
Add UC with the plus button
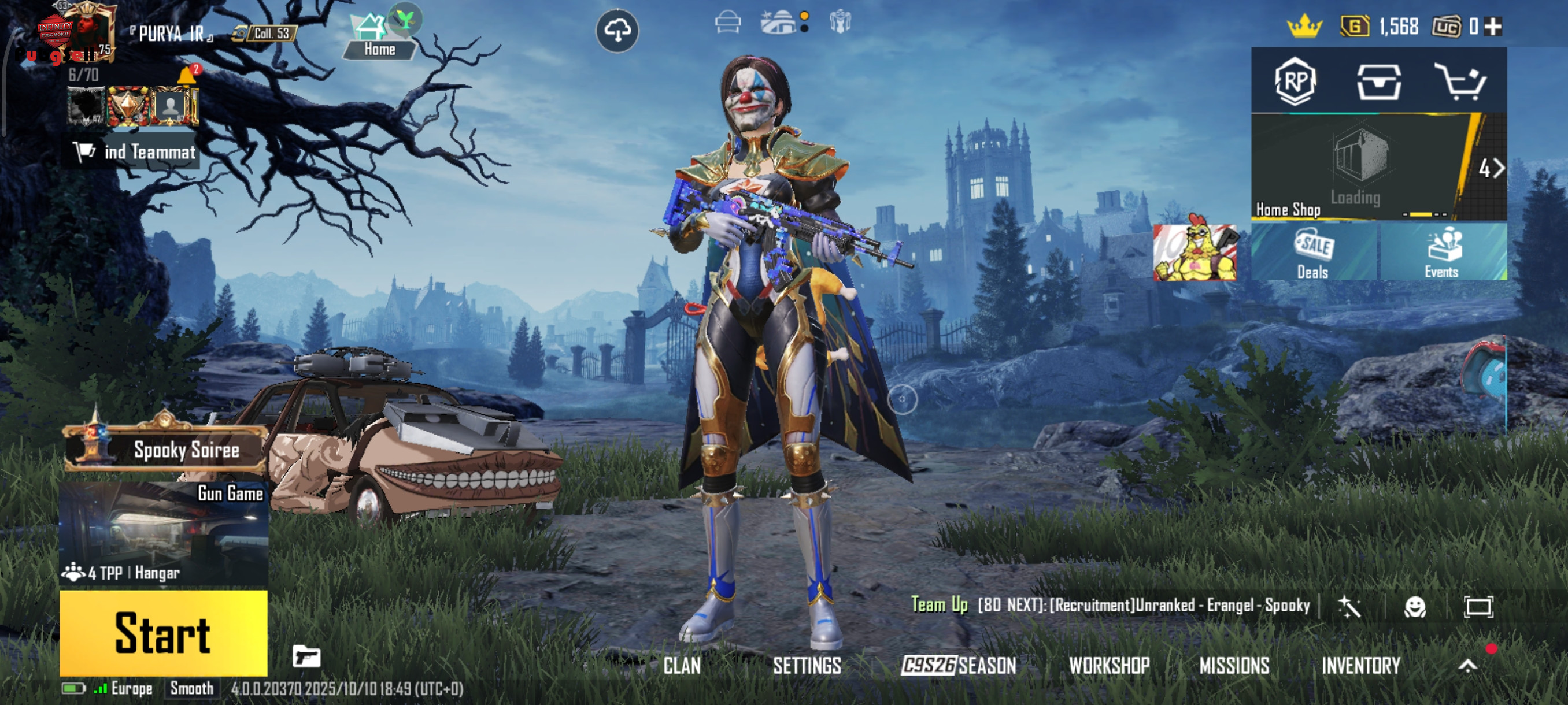1493,26
